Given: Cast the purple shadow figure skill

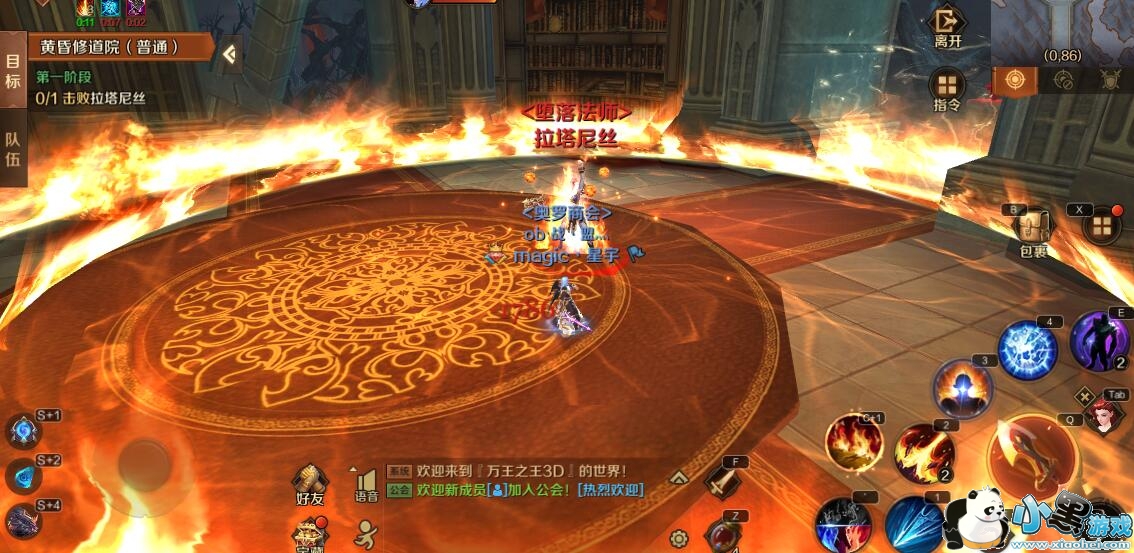Looking at the screenshot, I should tap(1099, 341).
